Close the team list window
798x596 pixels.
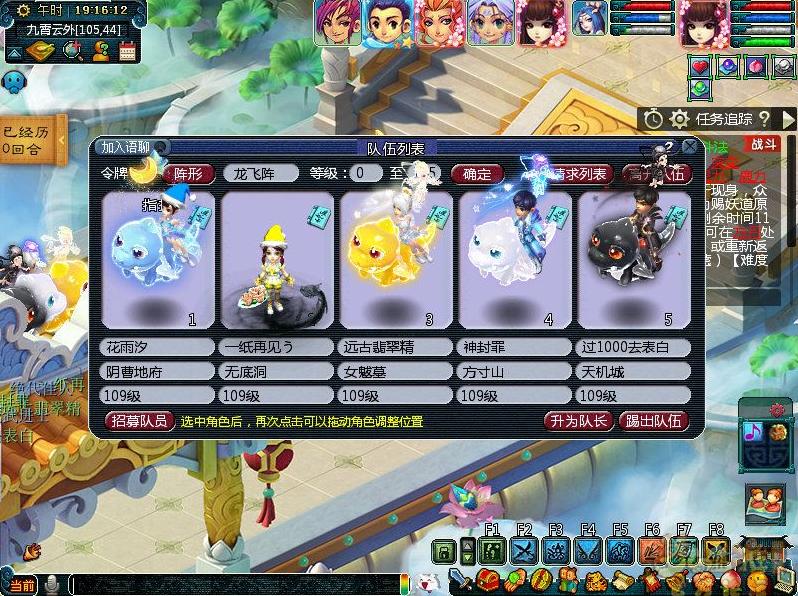(689, 146)
